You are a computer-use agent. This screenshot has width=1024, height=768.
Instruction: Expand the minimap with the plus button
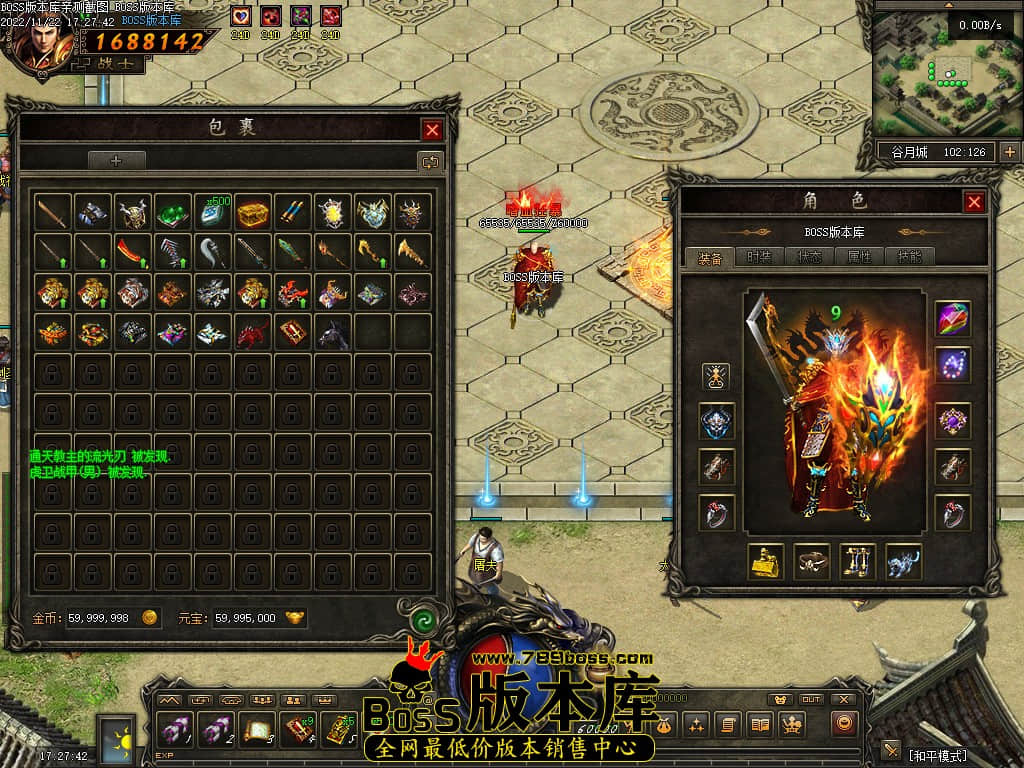(1009, 152)
